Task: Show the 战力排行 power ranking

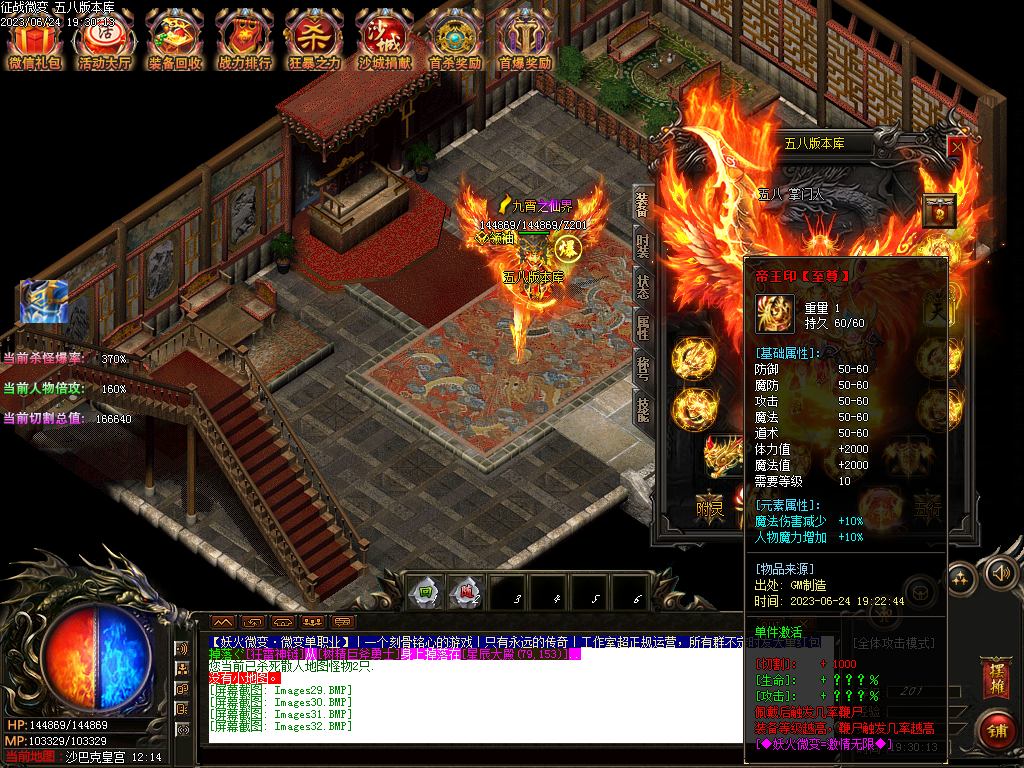Action: pyautogui.click(x=244, y=40)
